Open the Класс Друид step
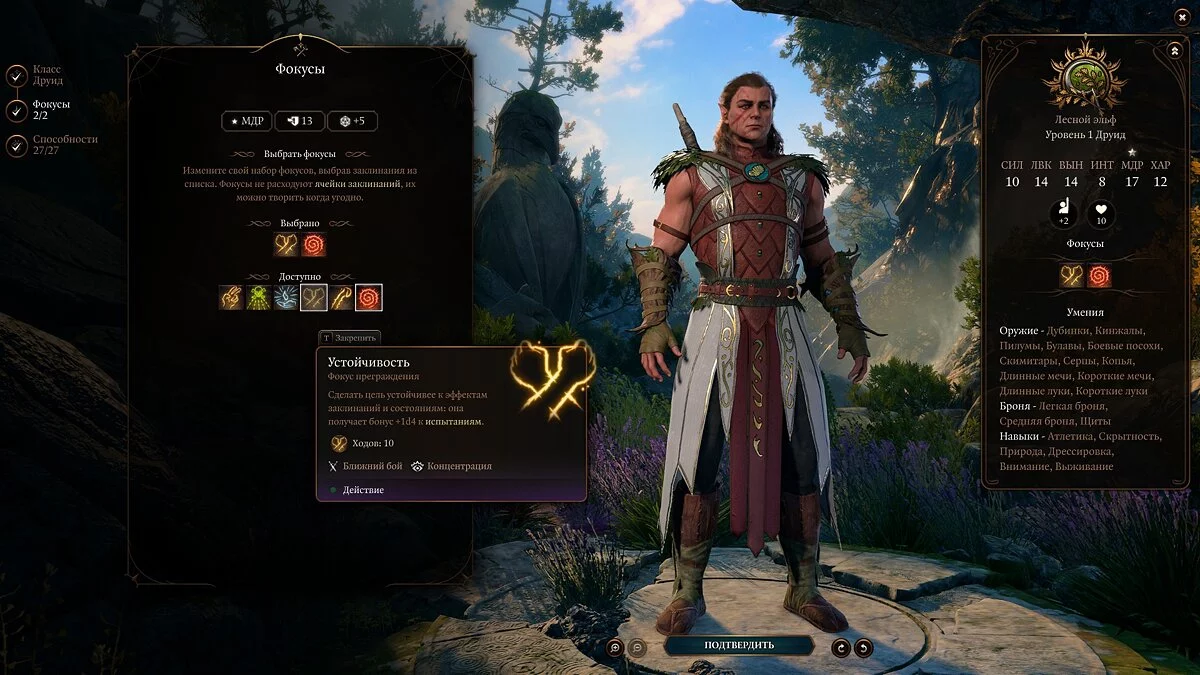1200x675 pixels. point(17,75)
